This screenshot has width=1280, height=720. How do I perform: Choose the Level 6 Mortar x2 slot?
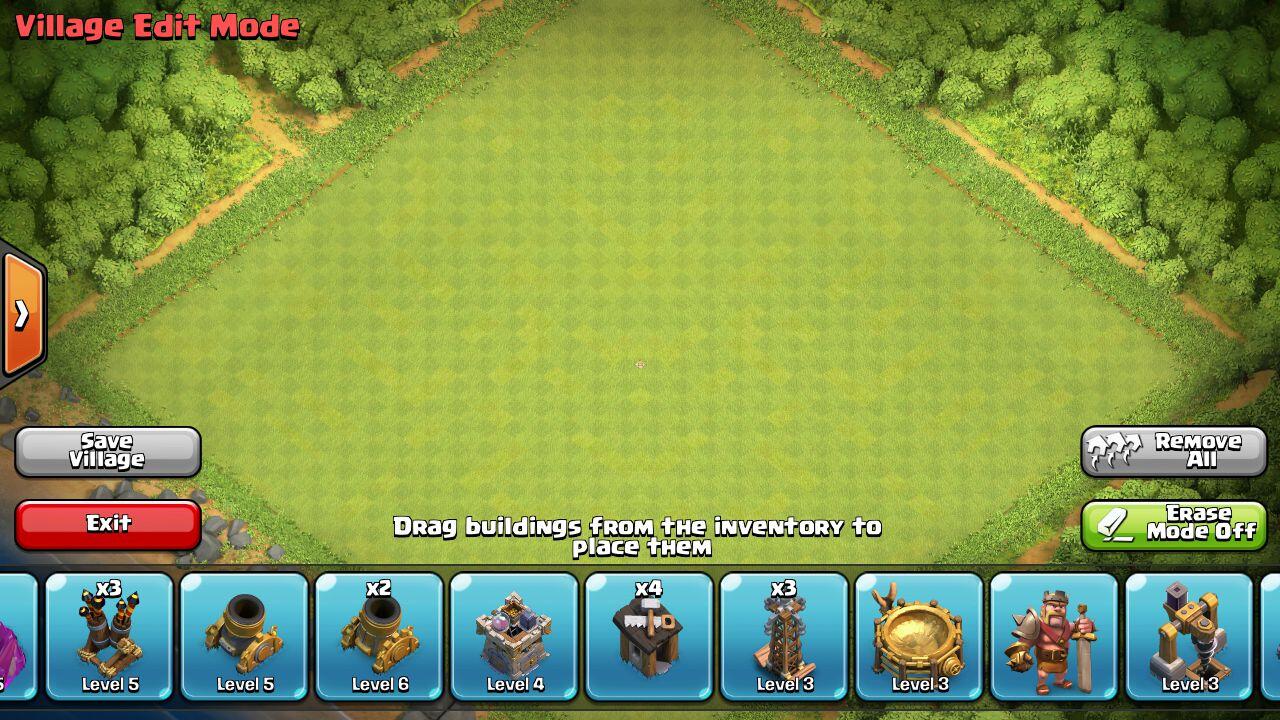click(x=379, y=636)
